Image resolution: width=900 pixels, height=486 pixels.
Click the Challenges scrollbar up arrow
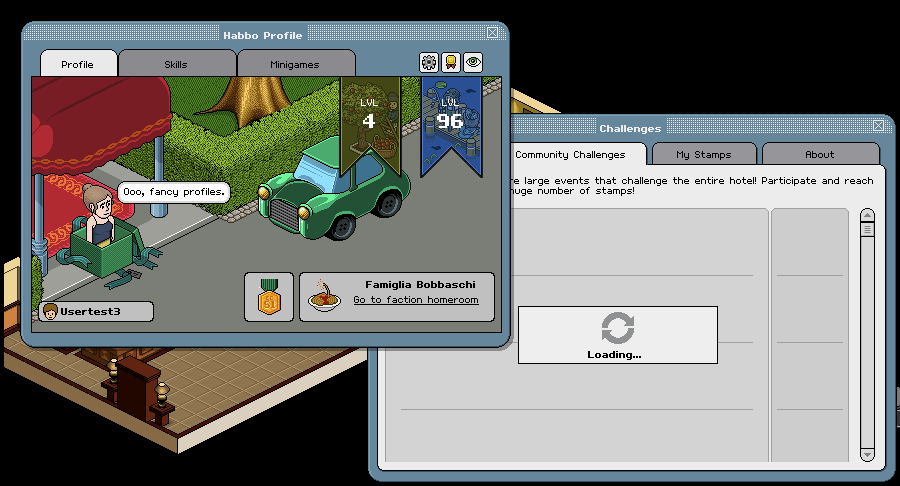tap(867, 215)
